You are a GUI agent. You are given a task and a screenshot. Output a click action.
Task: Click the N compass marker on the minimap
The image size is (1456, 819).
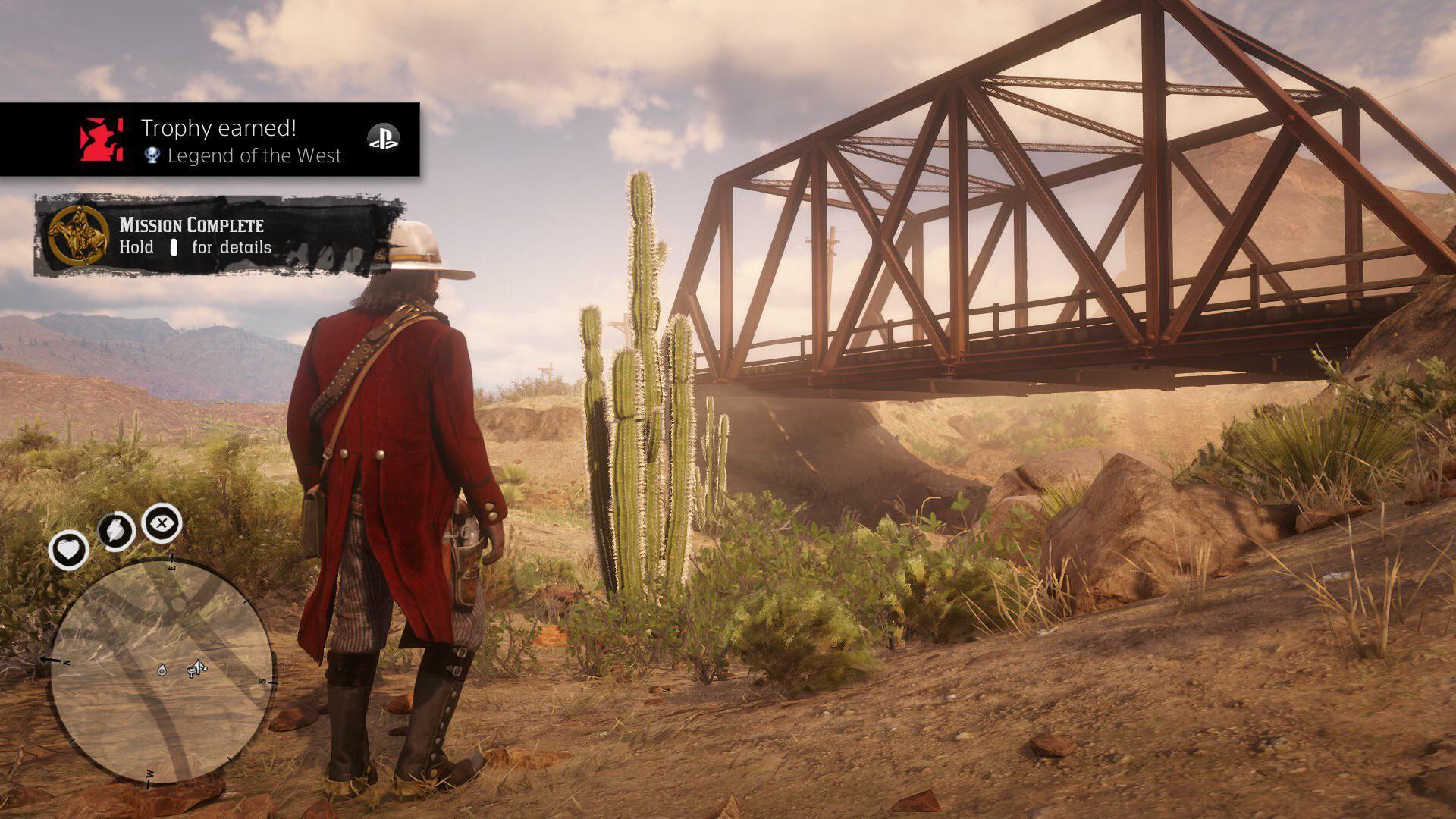coord(66,662)
